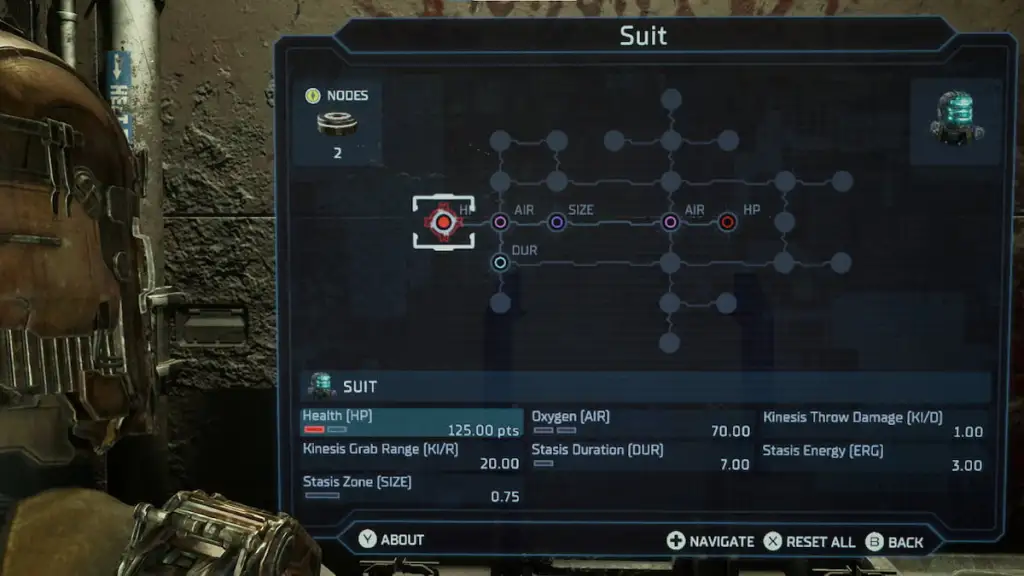Pick the unselected red HP node
This screenshot has width=1024, height=576.
pyautogui.click(x=727, y=222)
